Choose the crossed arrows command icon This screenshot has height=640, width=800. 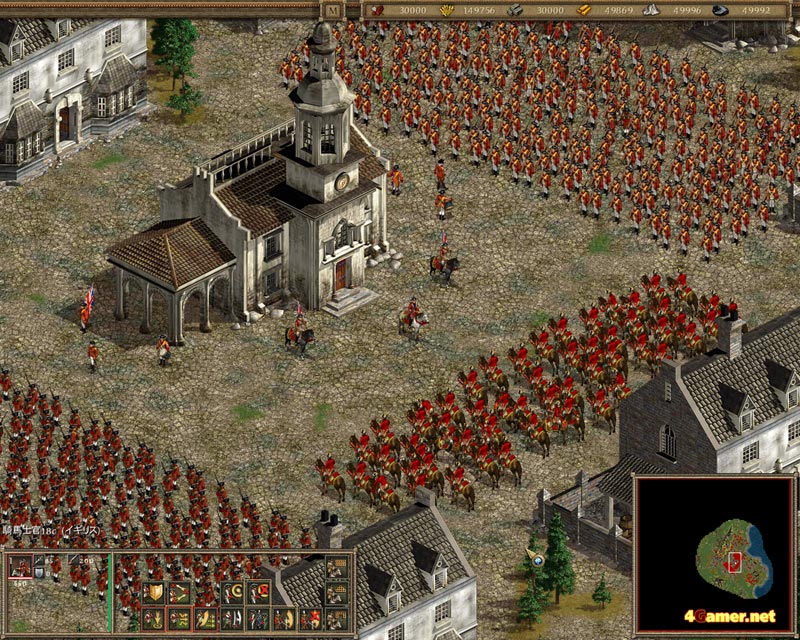(180, 593)
